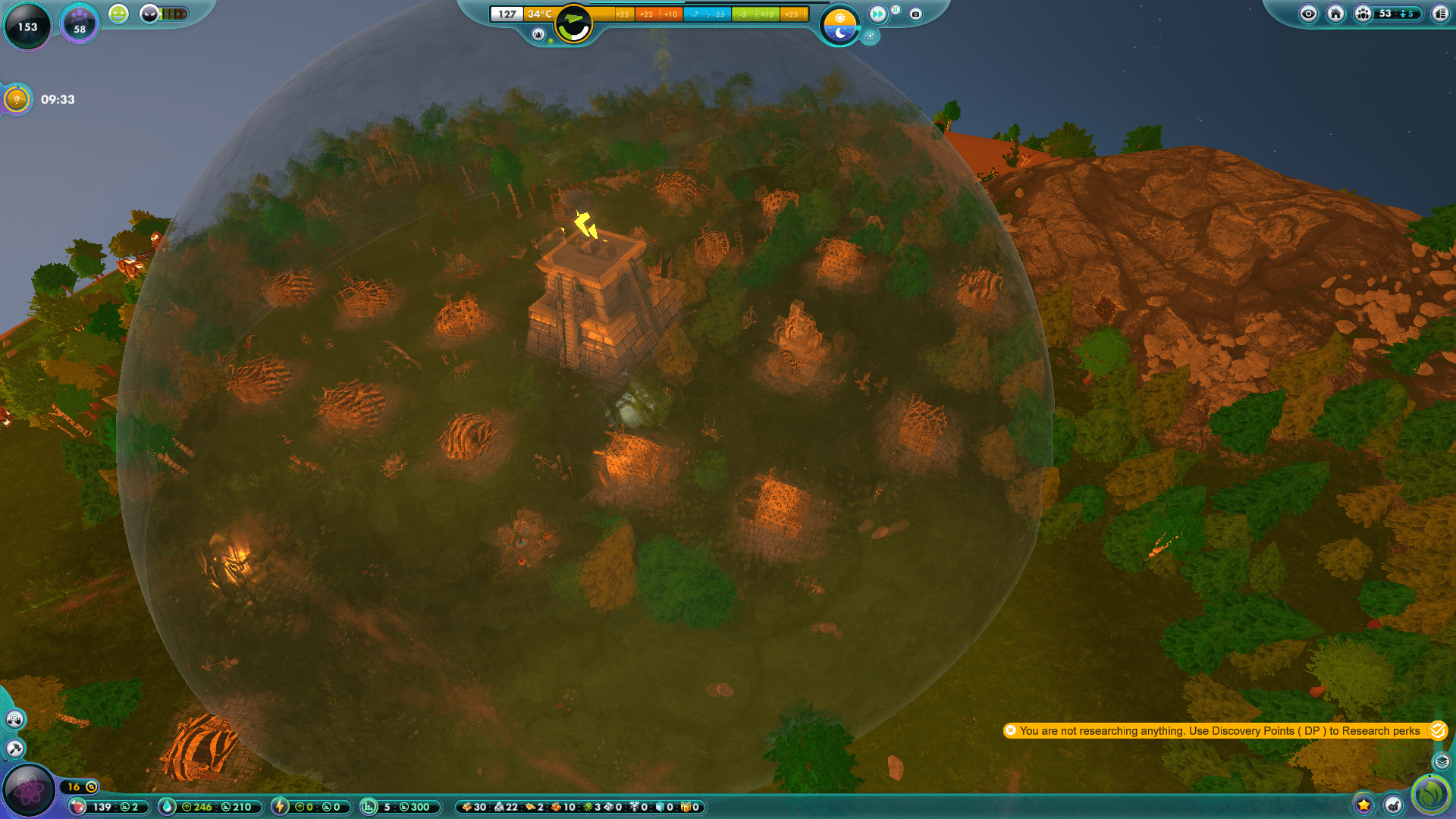Click the Research perks notification message
The width and height of the screenshot is (1456, 819).
tap(1221, 731)
